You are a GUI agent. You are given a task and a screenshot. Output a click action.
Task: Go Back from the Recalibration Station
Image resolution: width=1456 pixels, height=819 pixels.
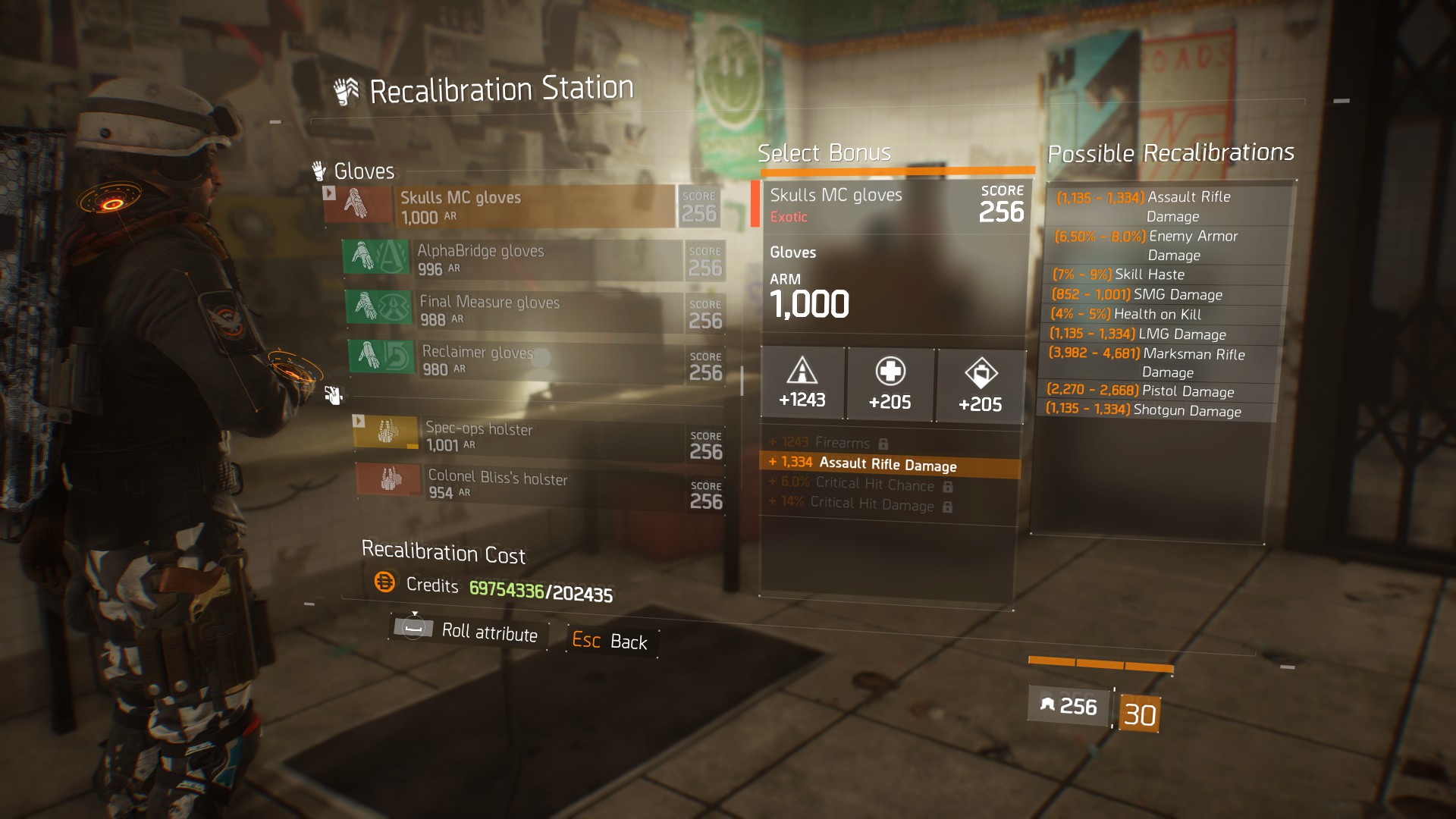[x=610, y=642]
